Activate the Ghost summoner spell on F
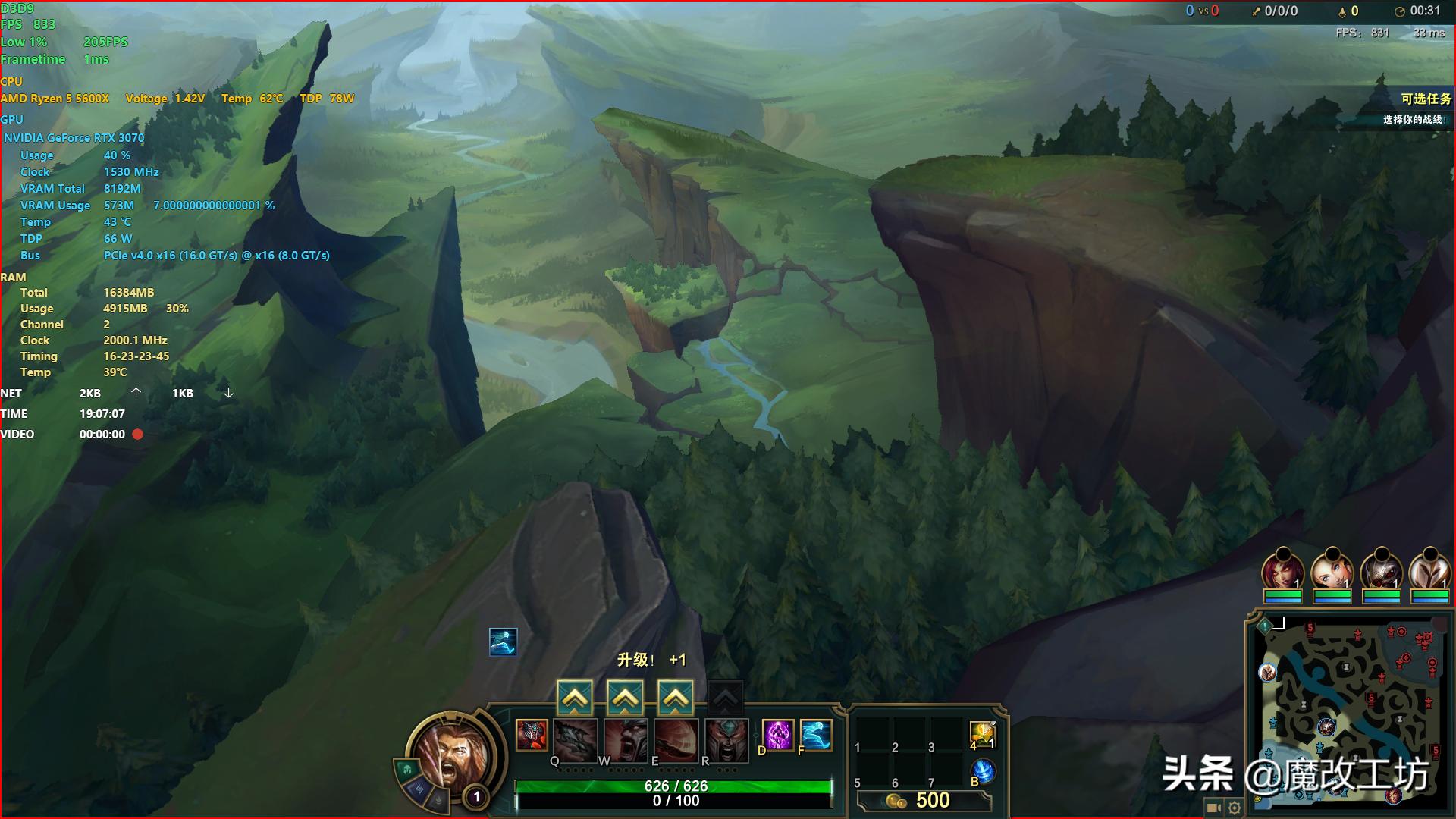The width and height of the screenshot is (1456, 819). [815, 735]
